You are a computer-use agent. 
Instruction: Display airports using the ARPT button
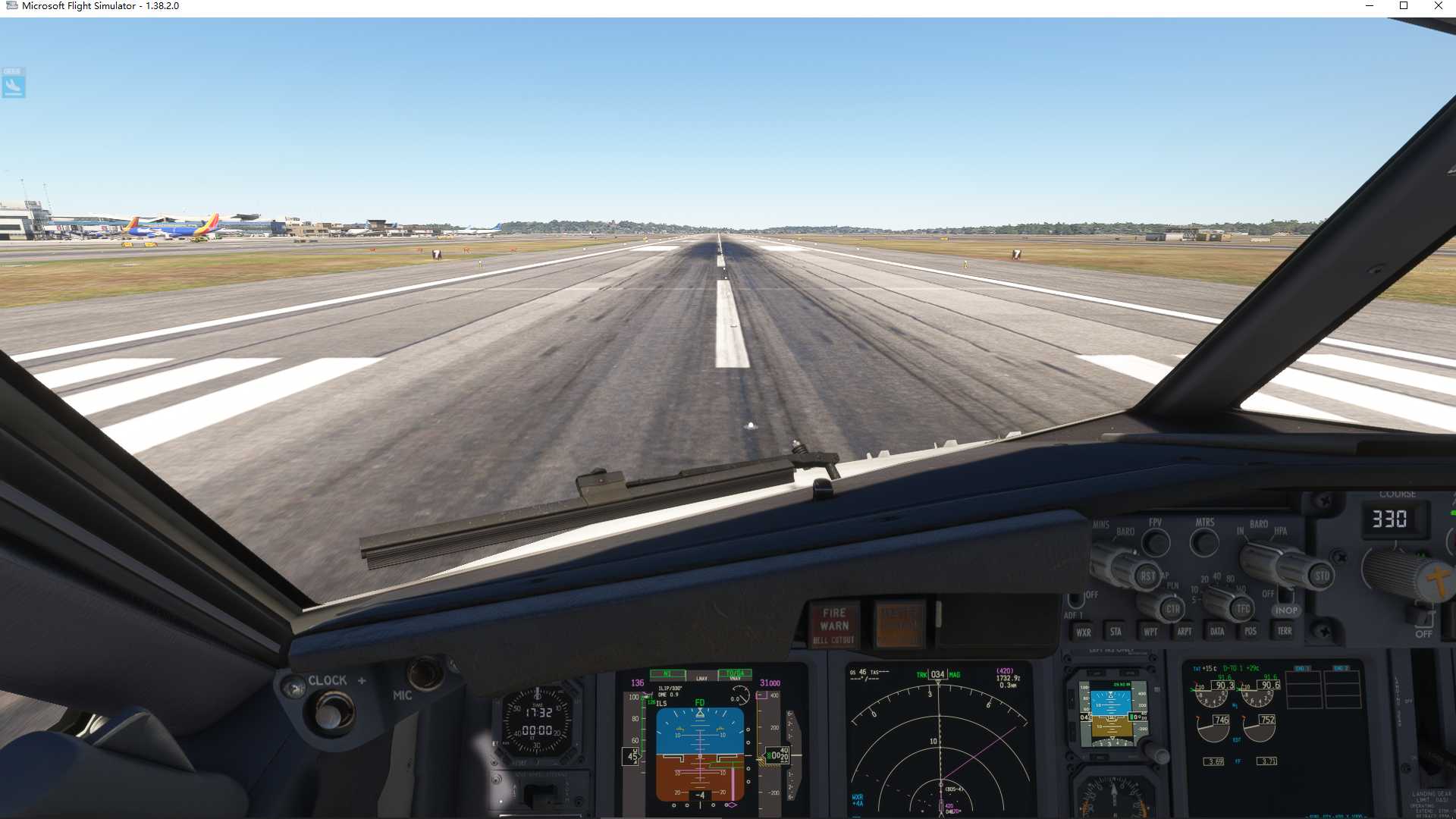tap(1185, 632)
